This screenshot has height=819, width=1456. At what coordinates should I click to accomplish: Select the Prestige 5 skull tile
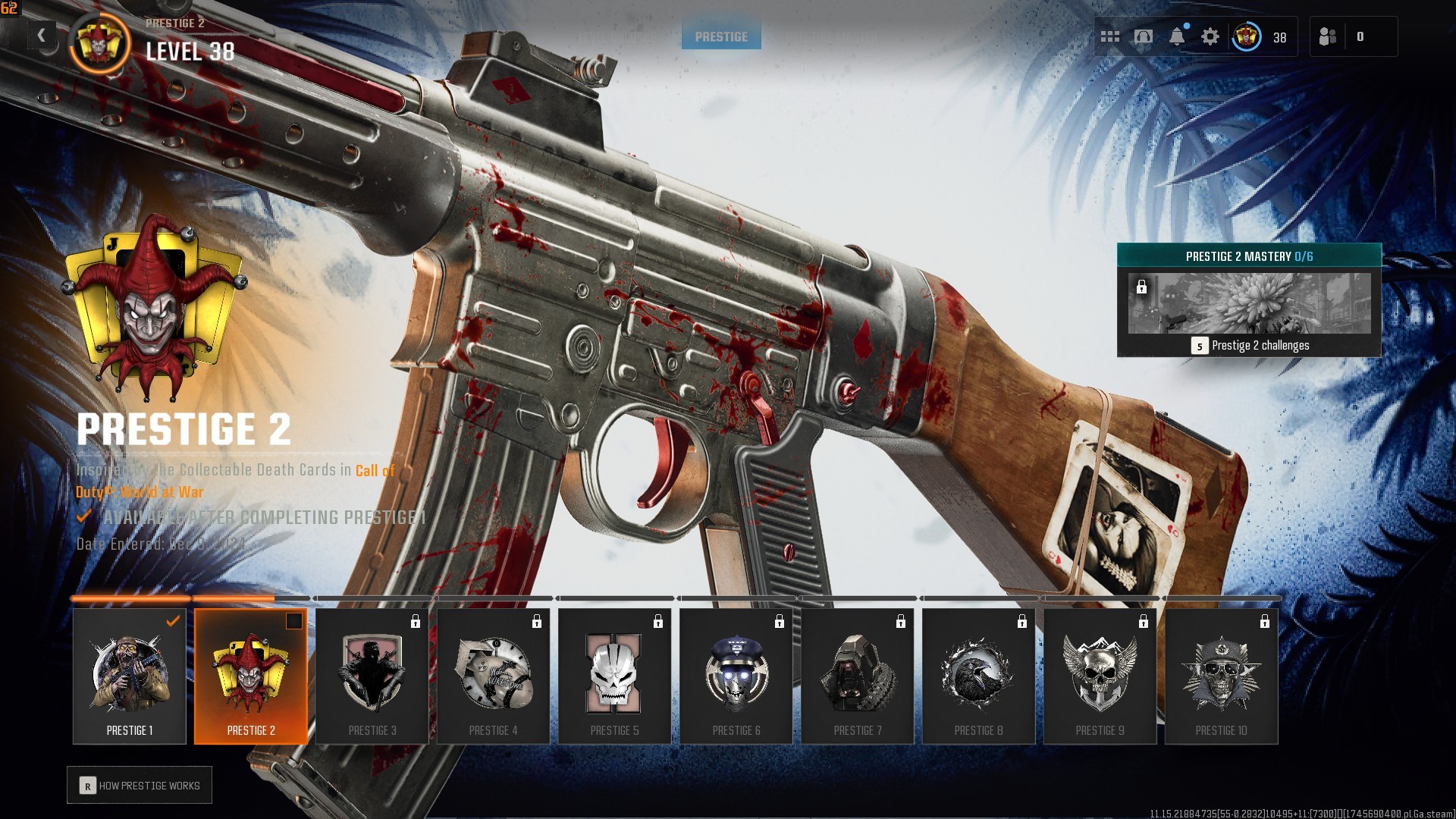point(615,676)
